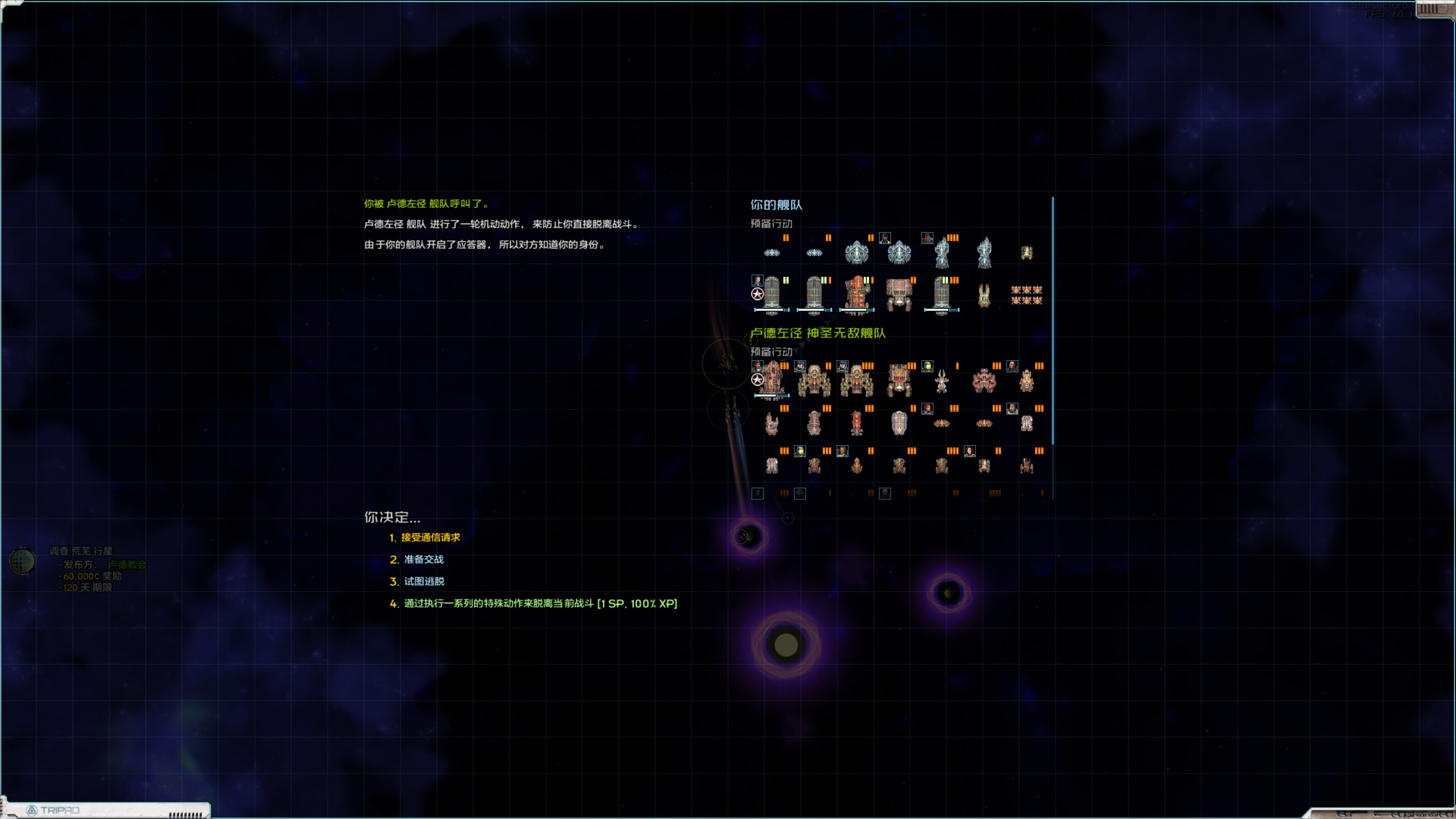The width and height of the screenshot is (1456, 819).
Task: Choose 接受通信请求 dialogue option
Action: 430,538
